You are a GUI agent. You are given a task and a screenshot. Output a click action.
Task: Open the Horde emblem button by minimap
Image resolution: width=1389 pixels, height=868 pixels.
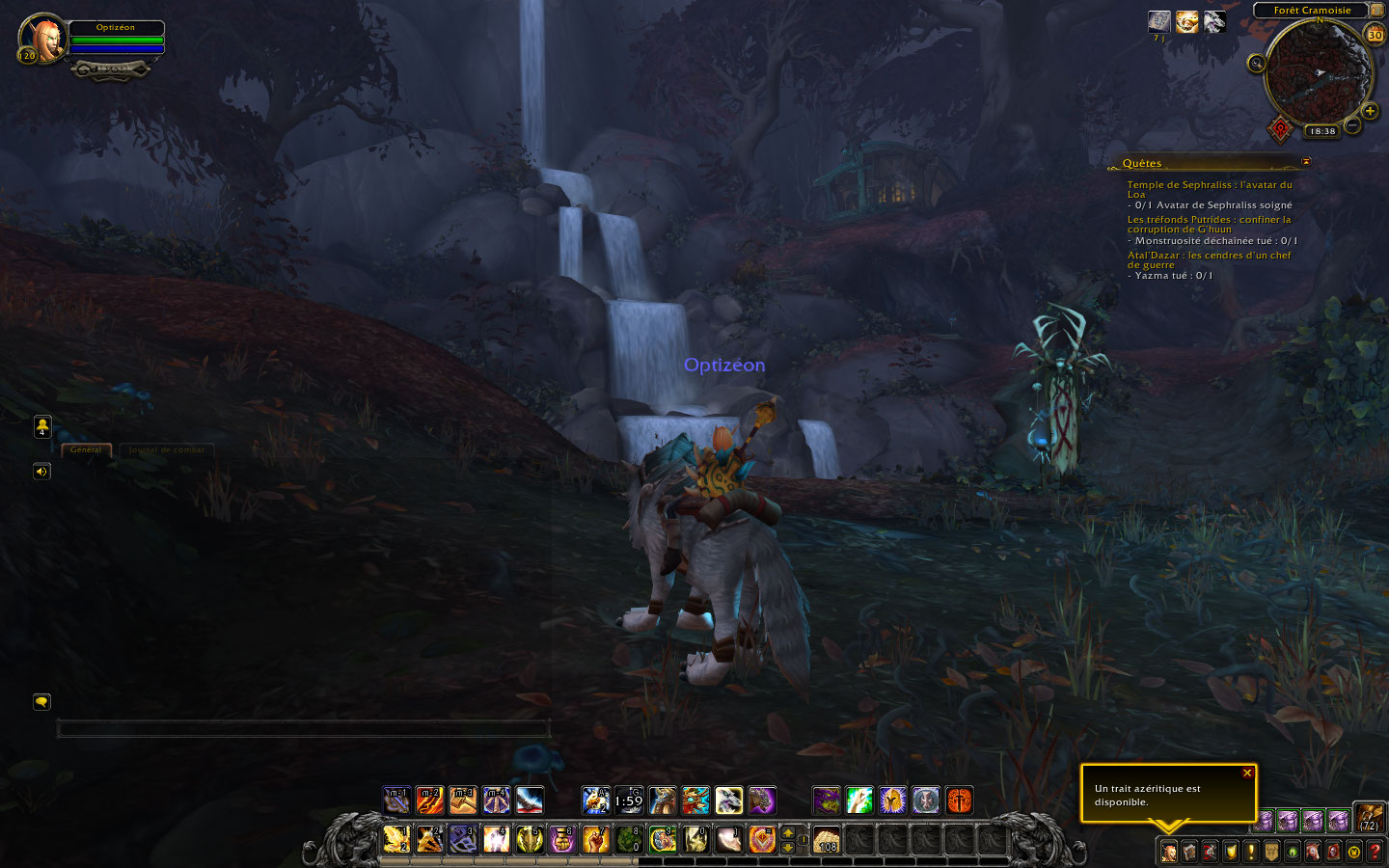1279,127
